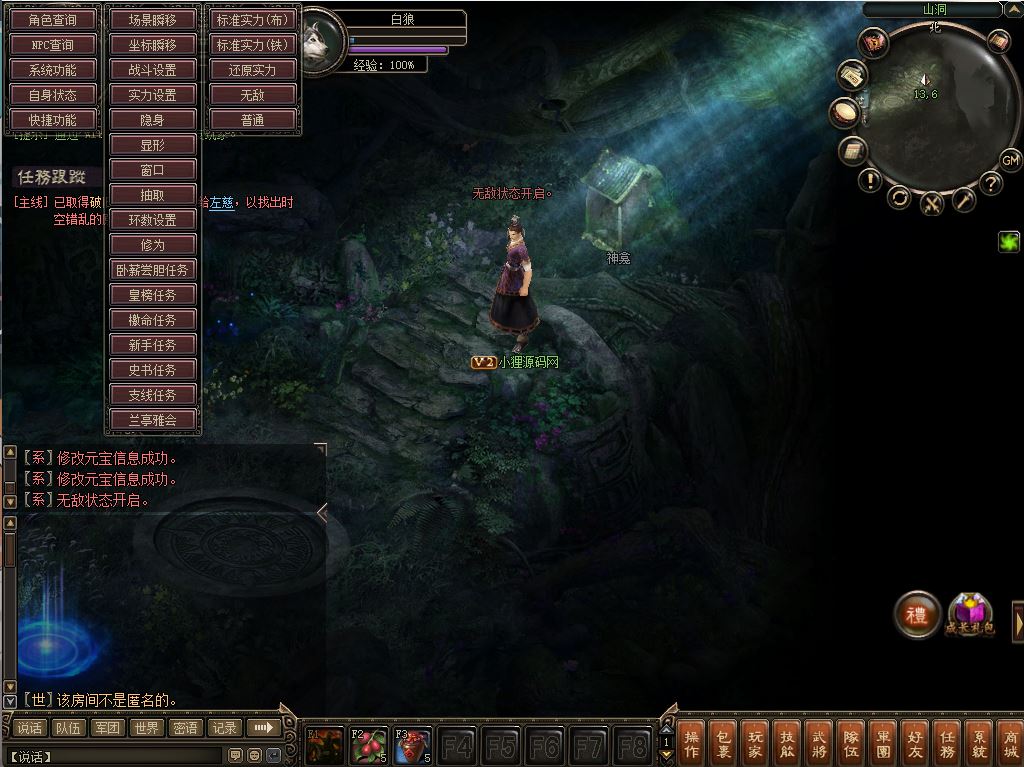1024x767 pixels.
Task: Open the 角色查询 character query menu
Action: (x=54, y=20)
